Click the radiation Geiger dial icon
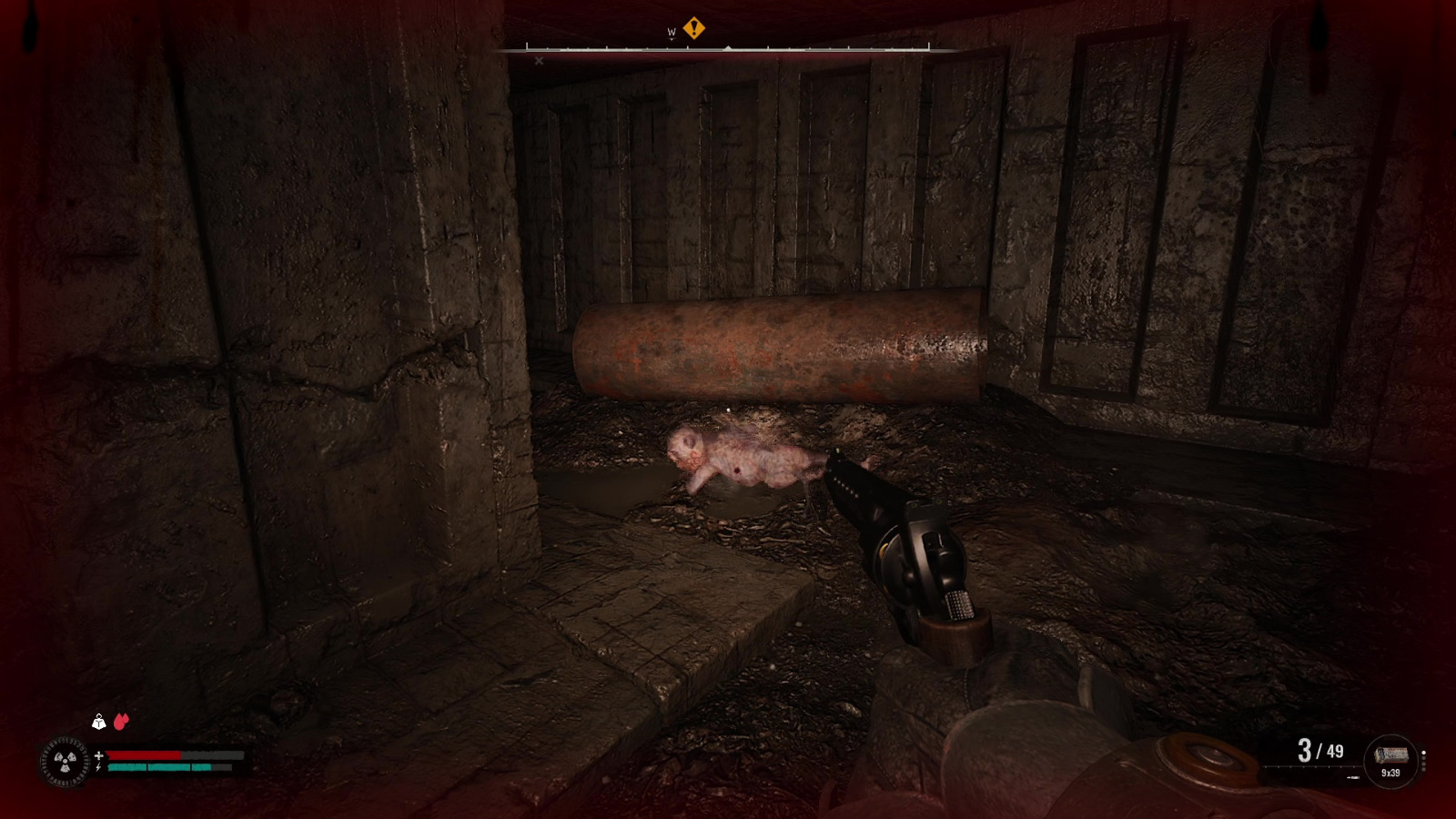This screenshot has height=819, width=1456. coord(64,762)
